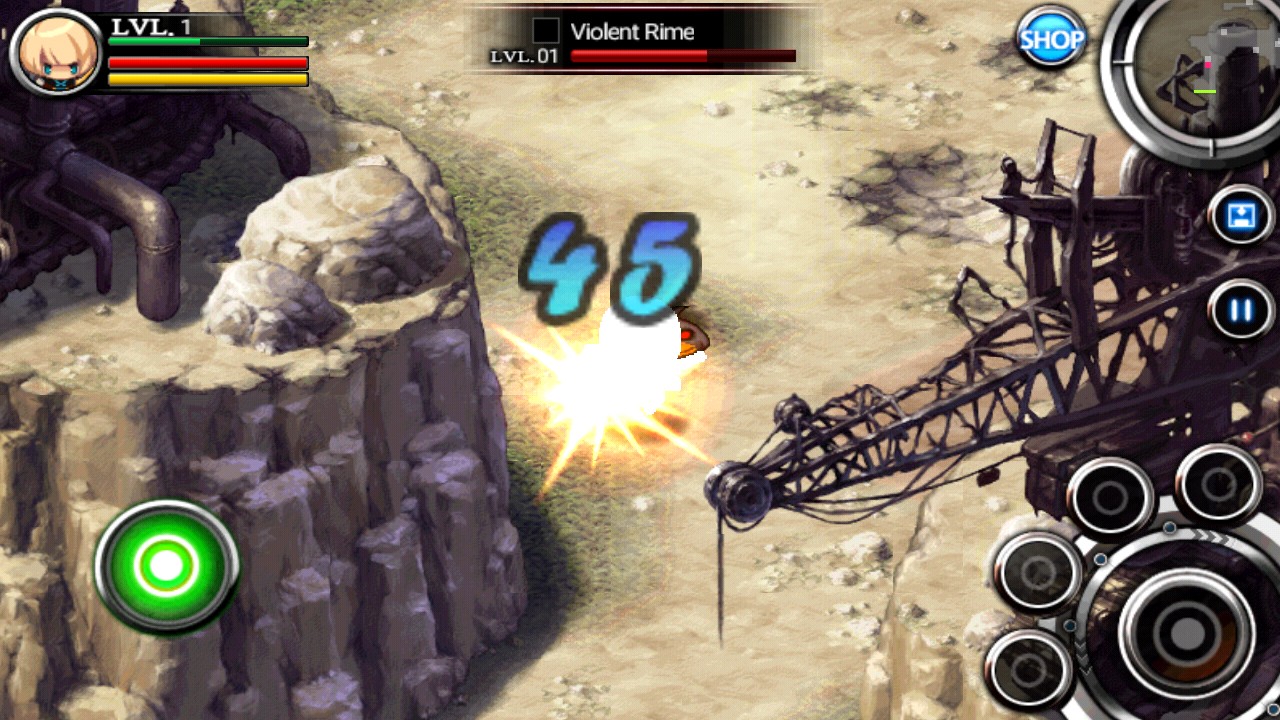Pause the game

[1240, 310]
